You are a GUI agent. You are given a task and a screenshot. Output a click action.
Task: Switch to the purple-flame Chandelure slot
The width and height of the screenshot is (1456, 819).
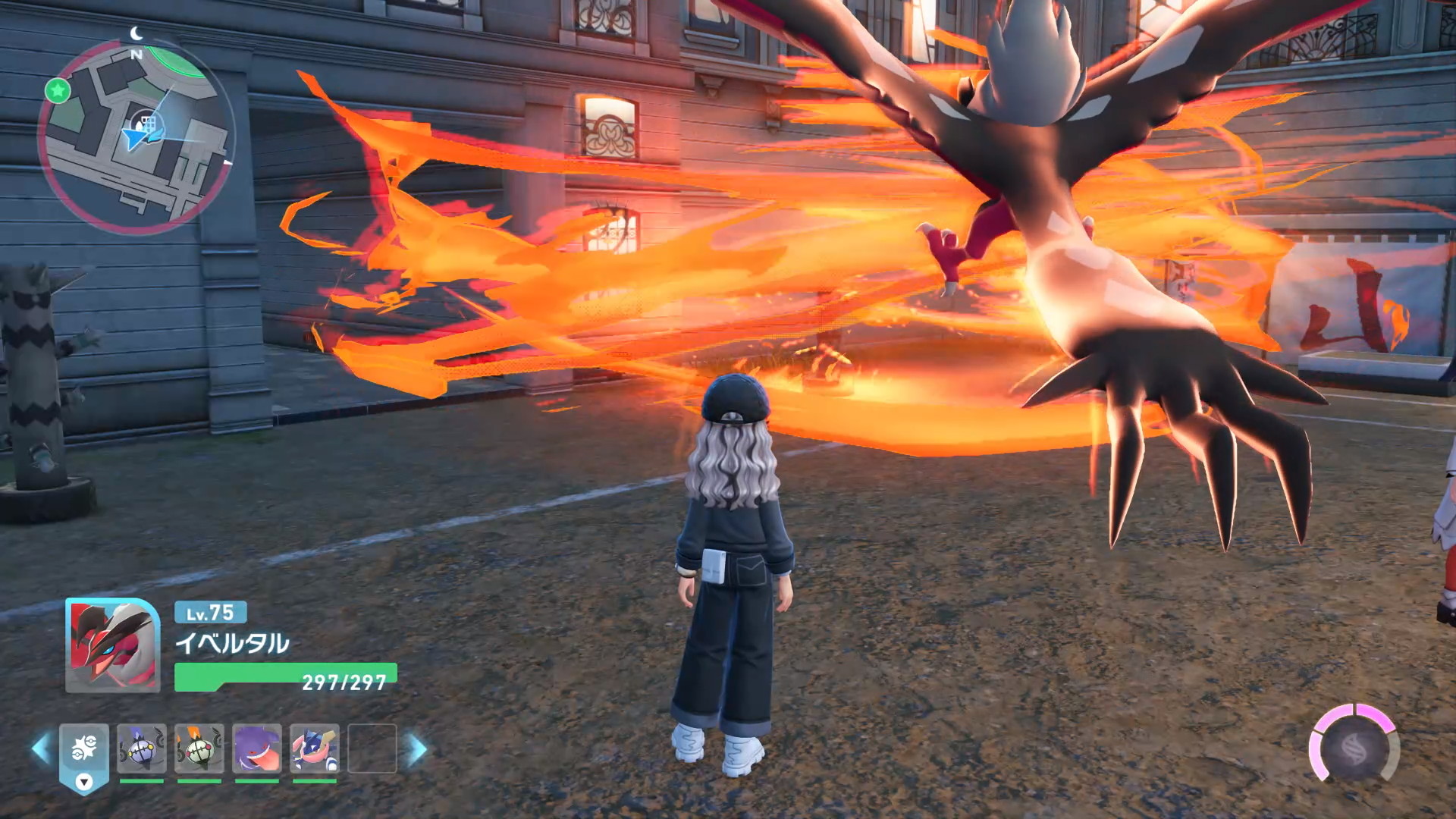(142, 748)
